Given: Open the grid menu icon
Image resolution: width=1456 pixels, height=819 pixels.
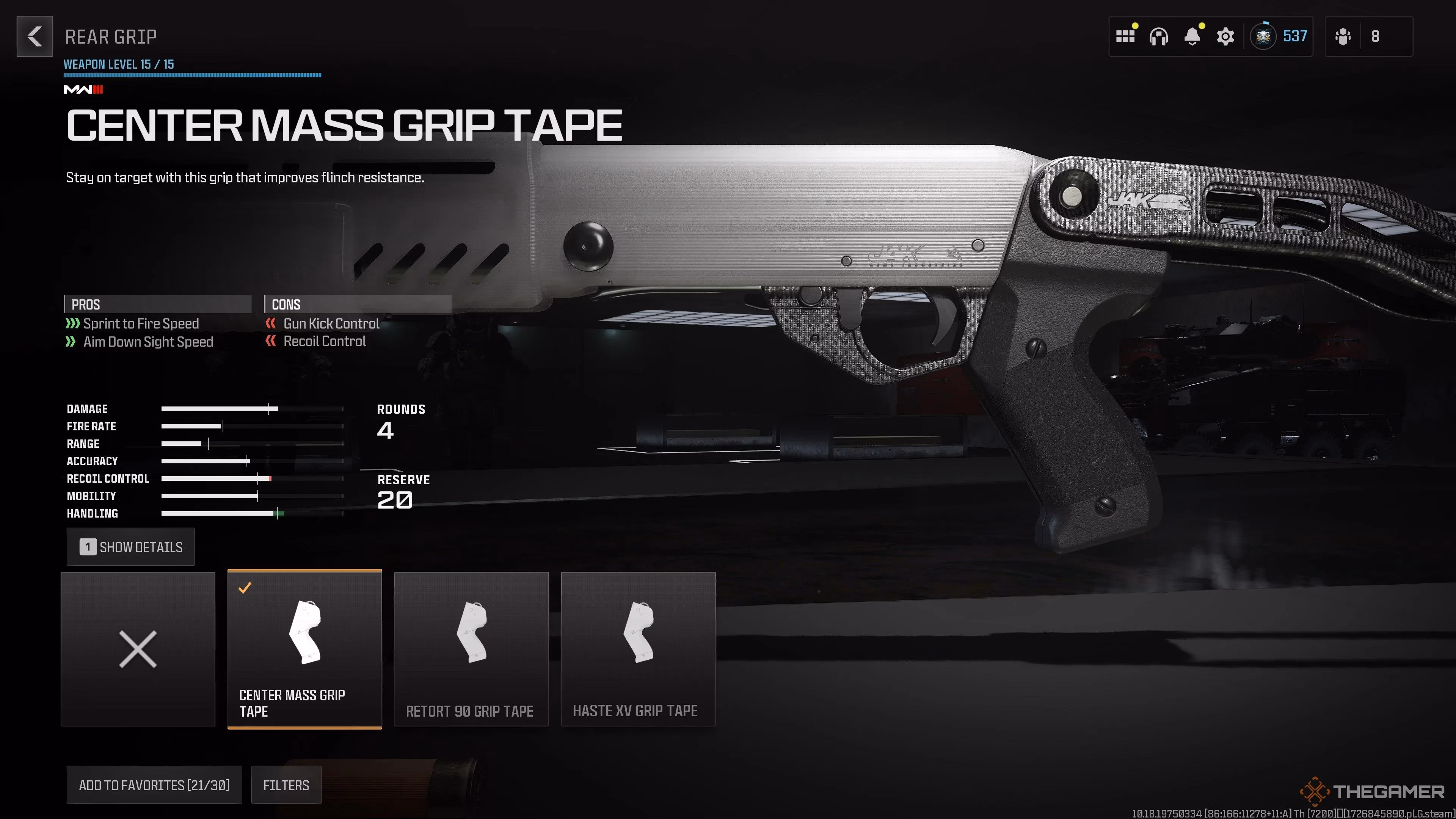Looking at the screenshot, I should coord(1125,37).
